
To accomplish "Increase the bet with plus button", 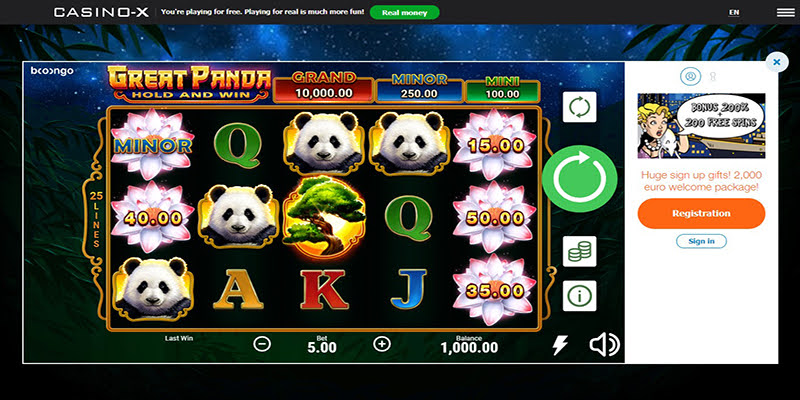I will tap(381, 344).
